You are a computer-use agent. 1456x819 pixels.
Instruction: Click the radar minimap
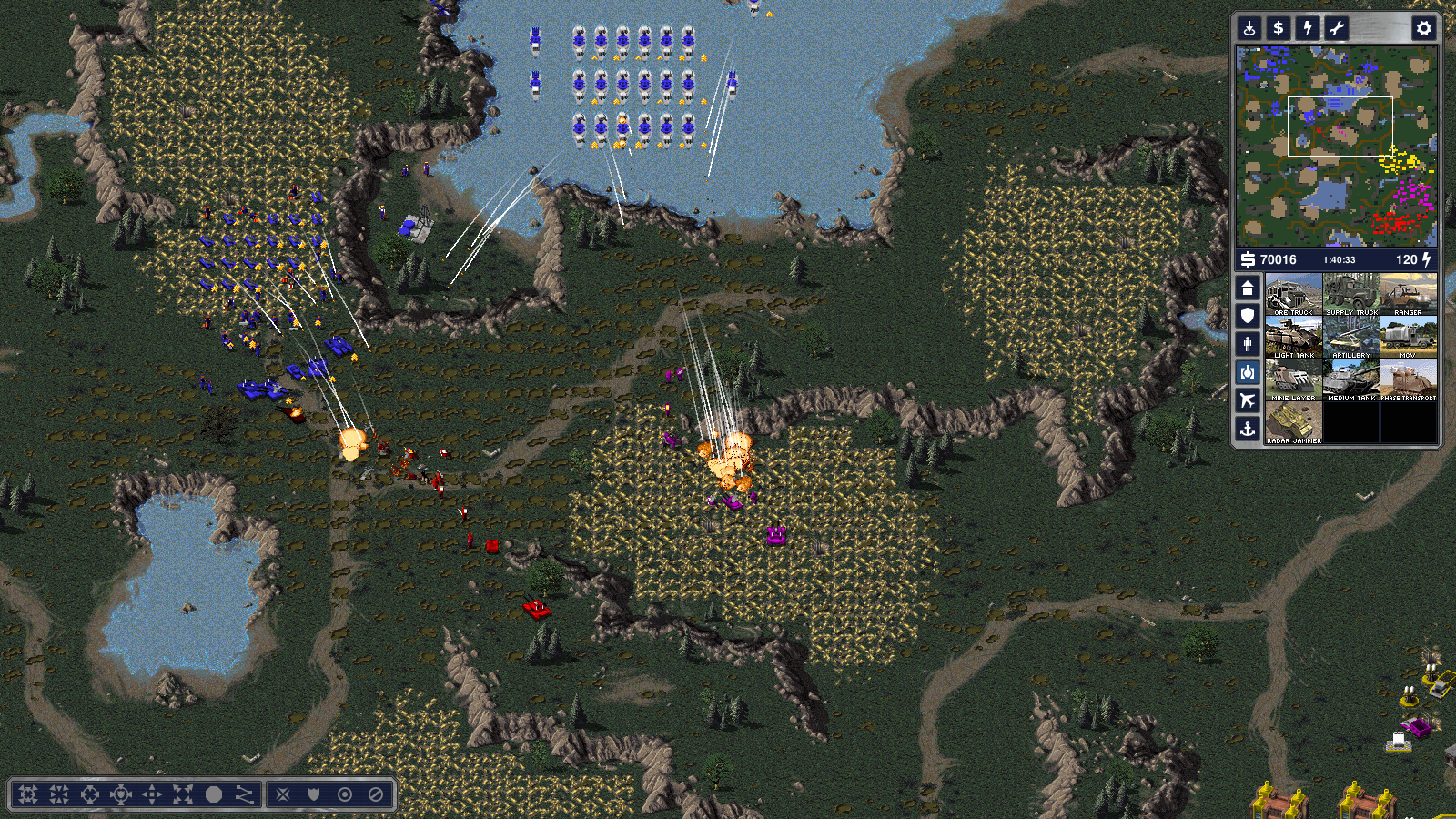(1336, 147)
